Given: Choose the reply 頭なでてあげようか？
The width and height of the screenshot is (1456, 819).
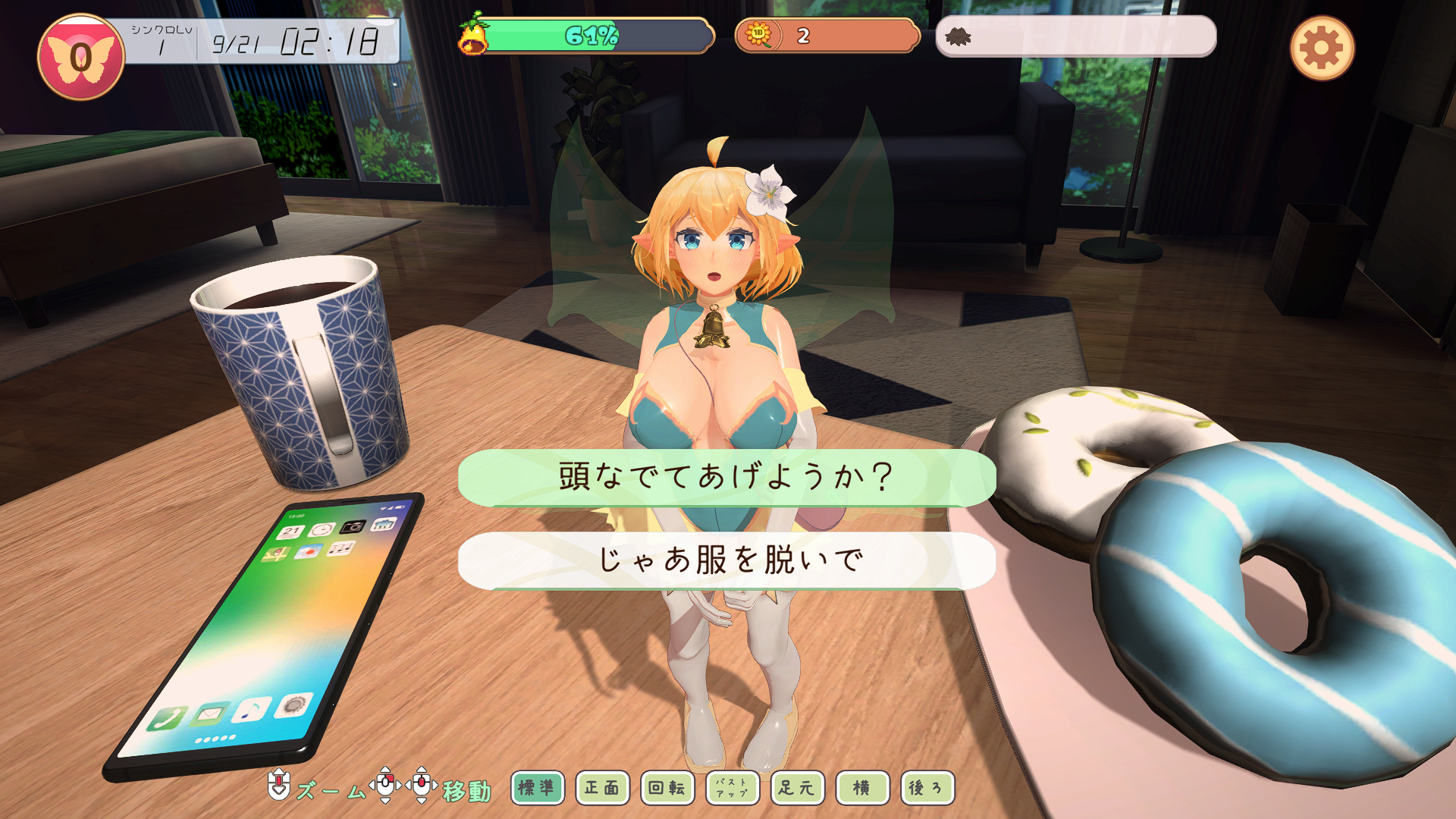Looking at the screenshot, I should [726, 477].
